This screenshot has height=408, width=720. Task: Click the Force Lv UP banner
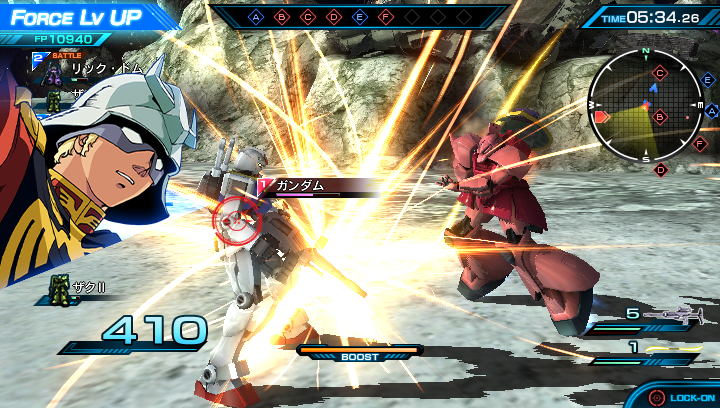click(x=80, y=17)
